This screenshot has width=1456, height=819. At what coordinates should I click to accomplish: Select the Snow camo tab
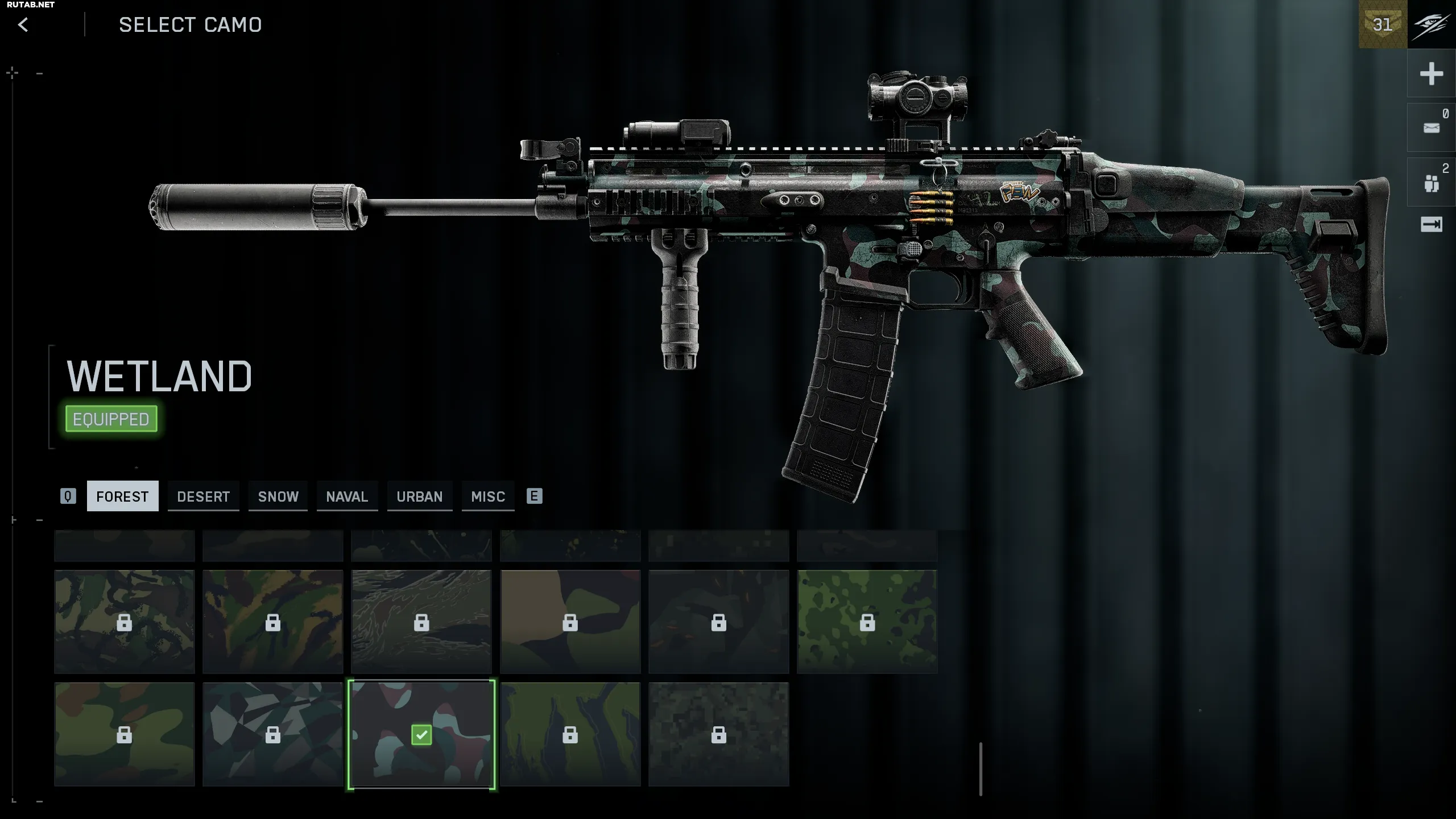278,497
